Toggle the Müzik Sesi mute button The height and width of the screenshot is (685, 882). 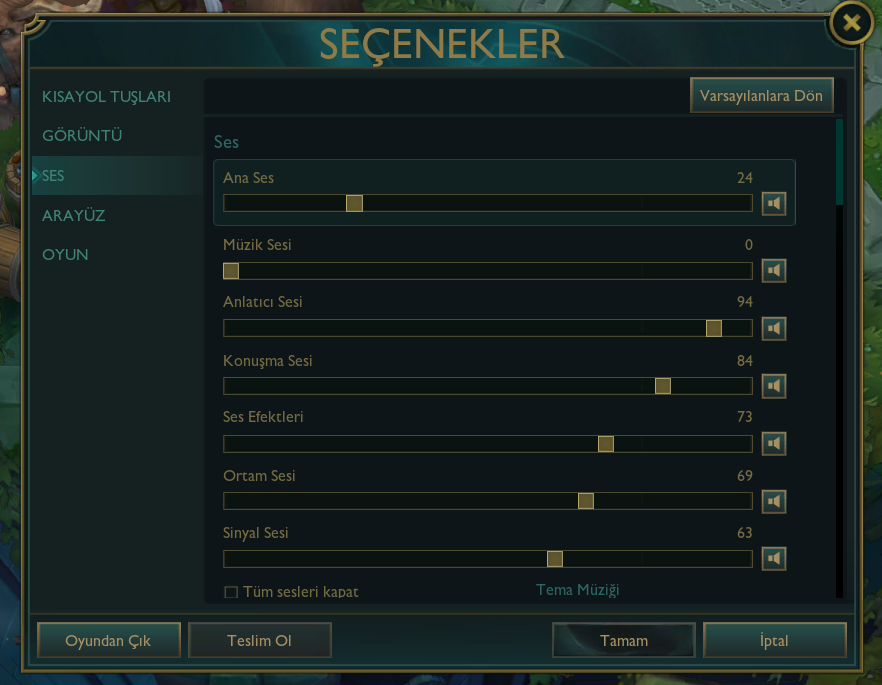[773, 271]
